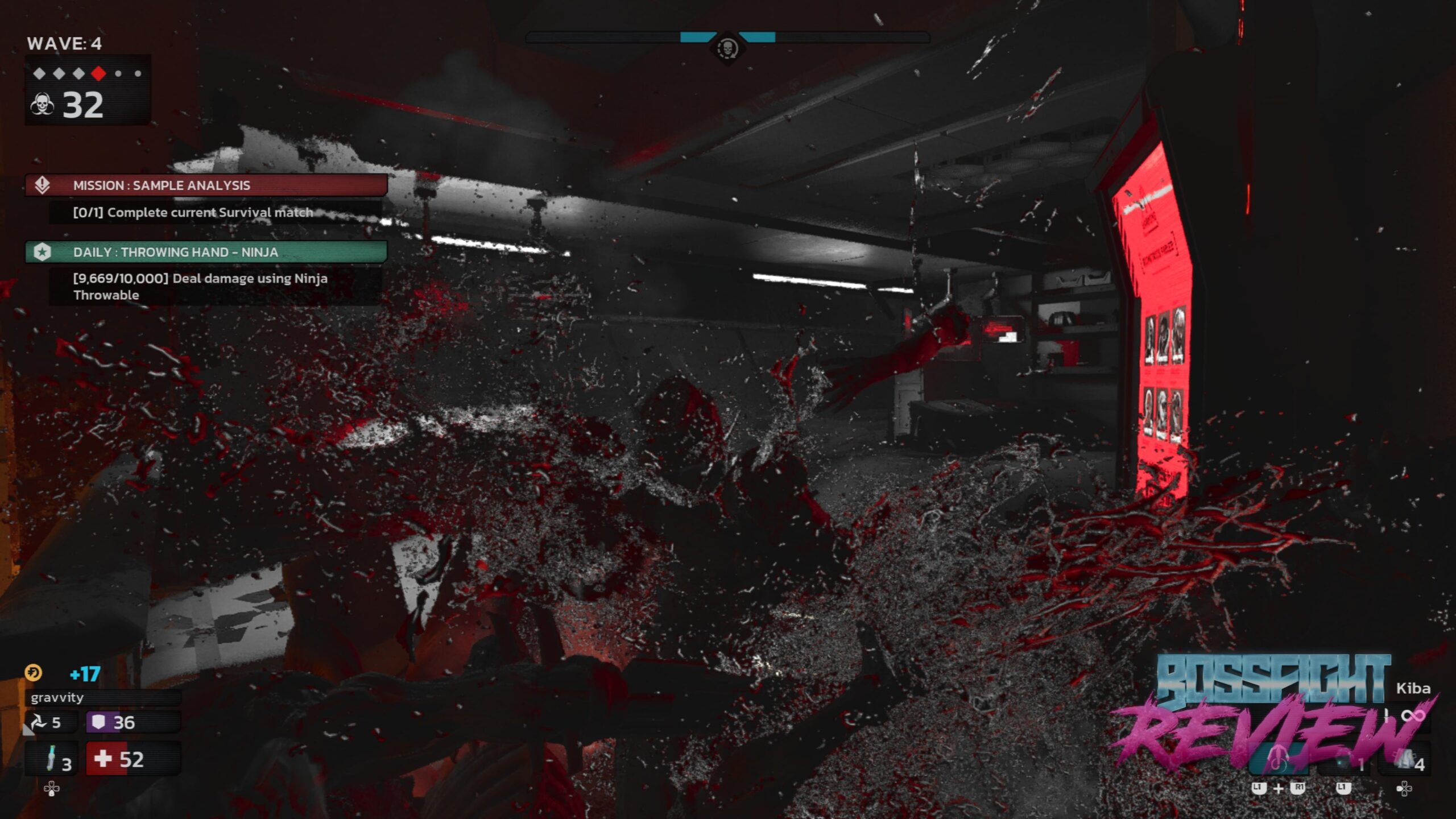Screen dimensions: 1456x819
Task: Select the Mission: Sample Analysis tracker header
Action: (206, 185)
